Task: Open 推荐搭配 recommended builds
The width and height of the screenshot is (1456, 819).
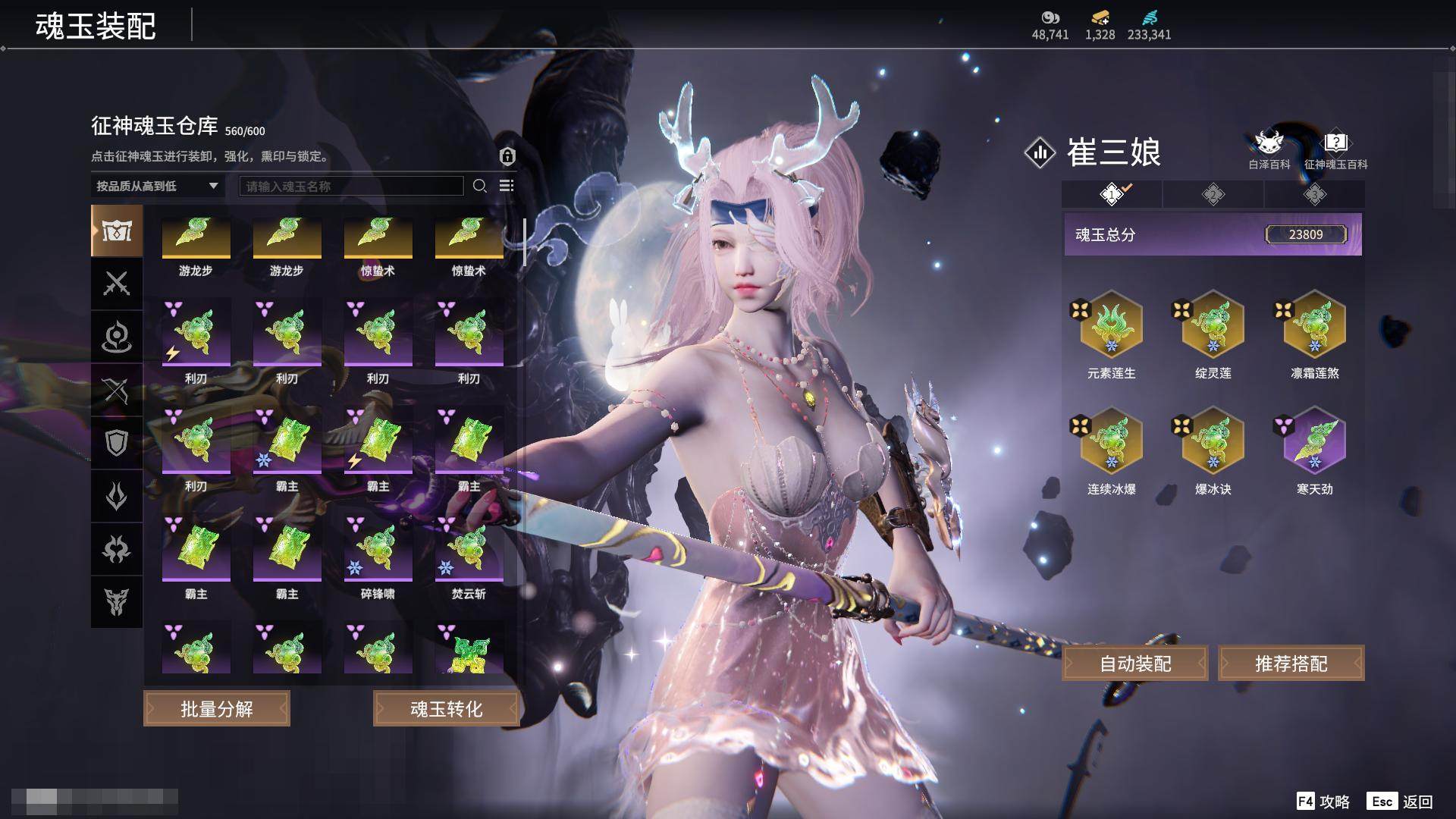Action: point(1291,664)
